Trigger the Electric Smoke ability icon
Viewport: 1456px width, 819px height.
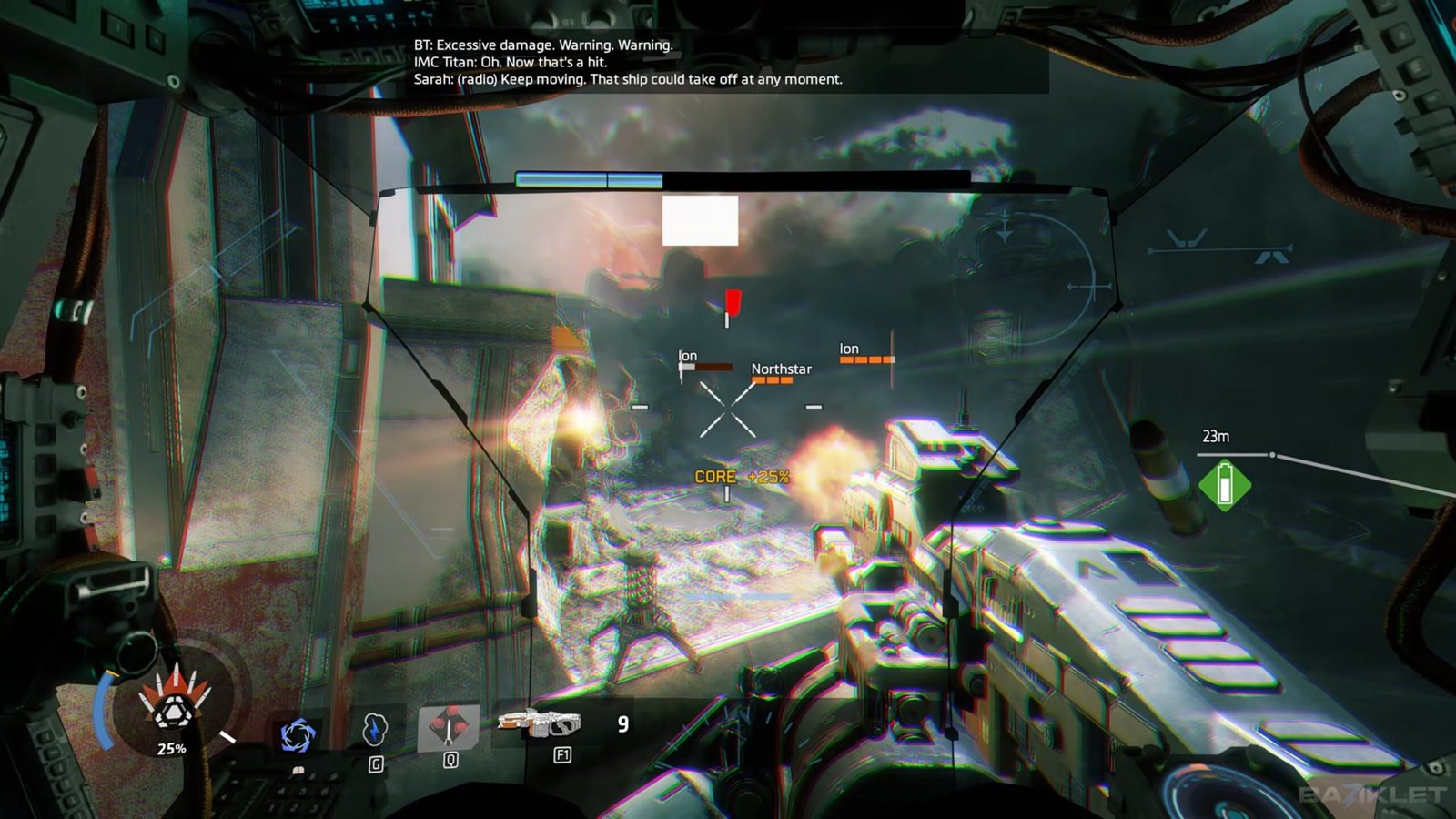(x=375, y=729)
